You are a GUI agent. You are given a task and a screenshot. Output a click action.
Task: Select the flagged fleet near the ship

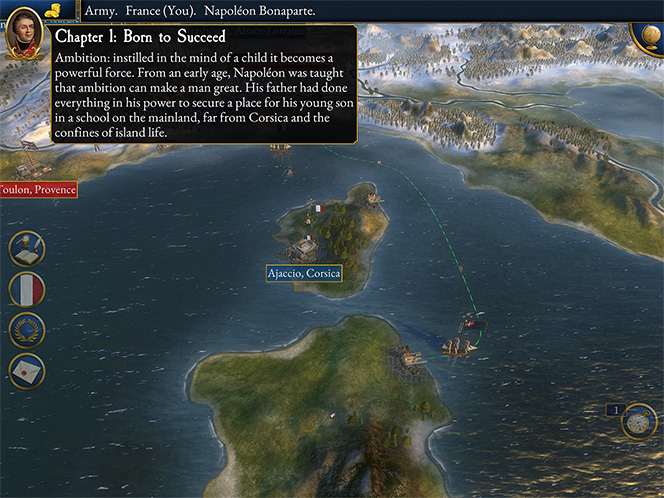[x=470, y=324]
